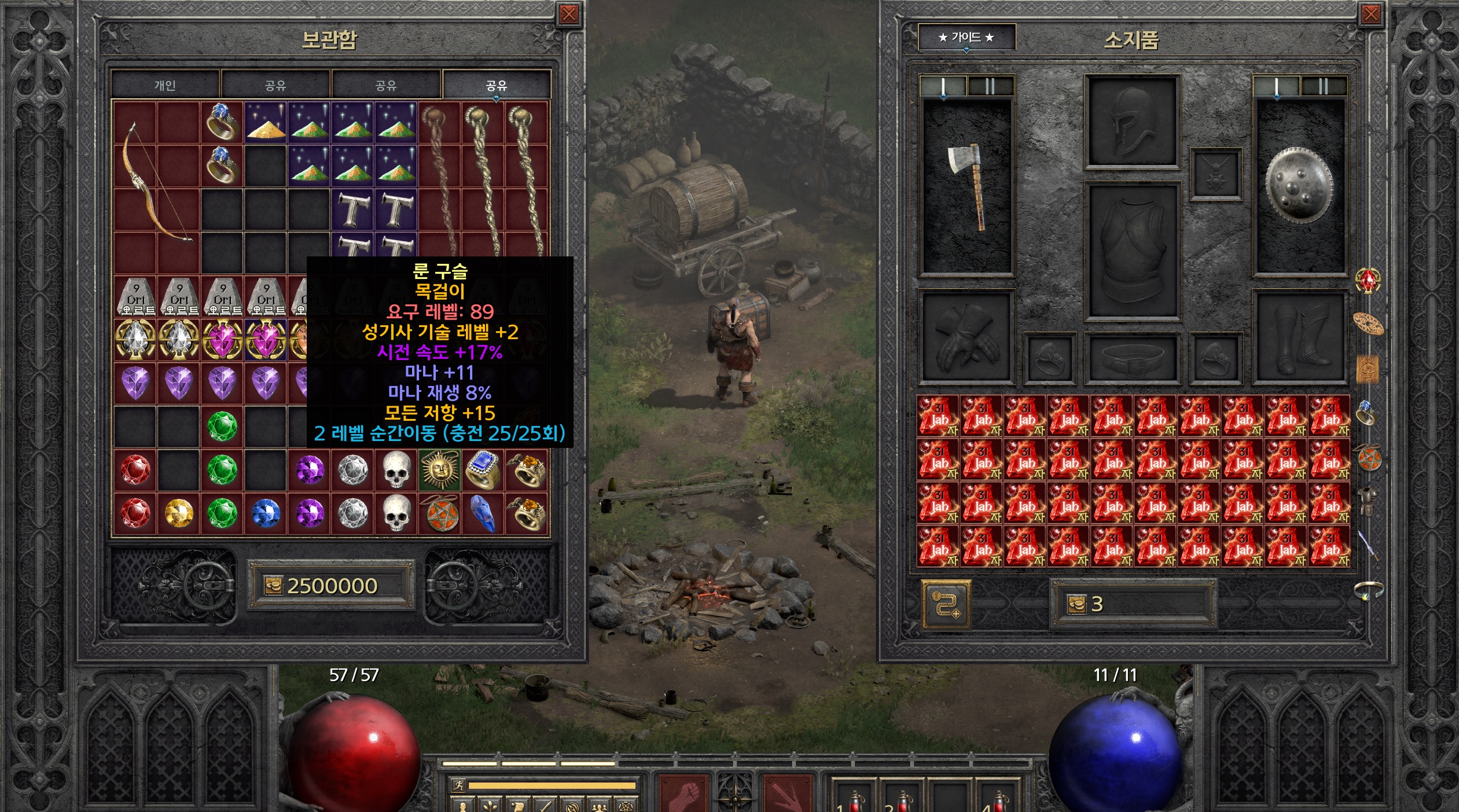Close the stash panel
The width and height of the screenshot is (1459, 812).
tap(569, 14)
